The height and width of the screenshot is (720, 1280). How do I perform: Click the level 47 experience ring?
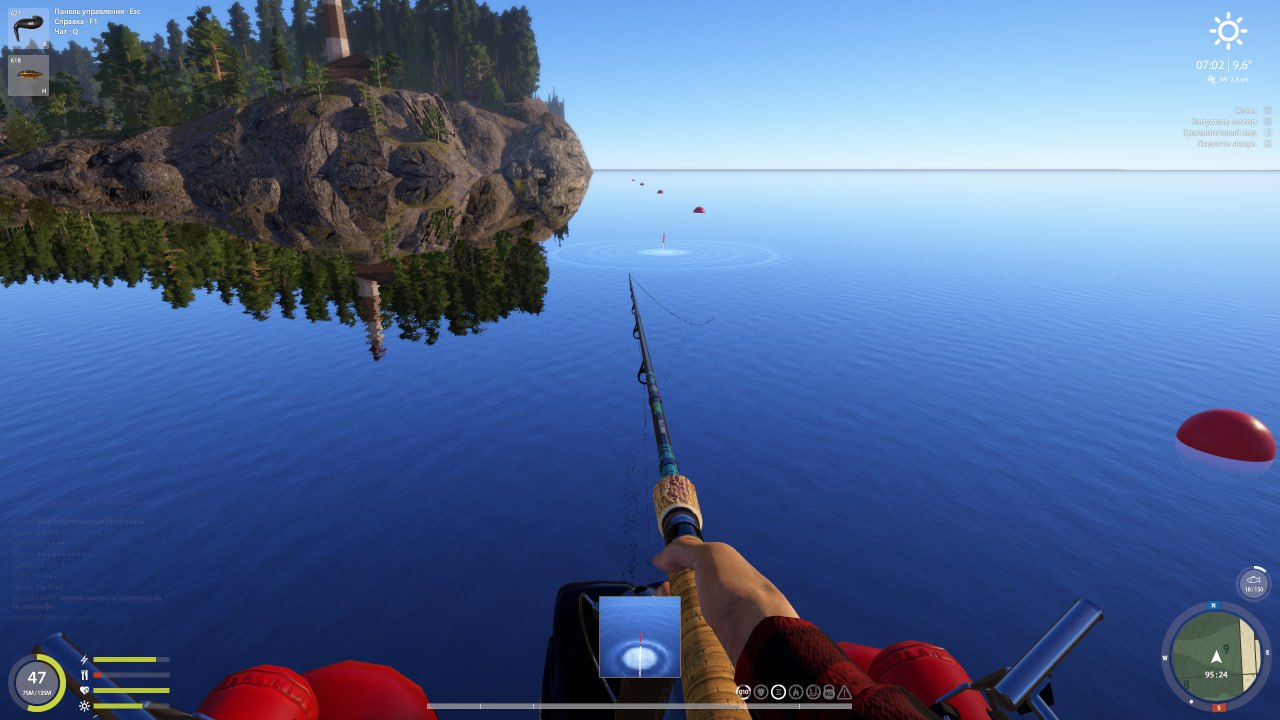click(x=37, y=682)
